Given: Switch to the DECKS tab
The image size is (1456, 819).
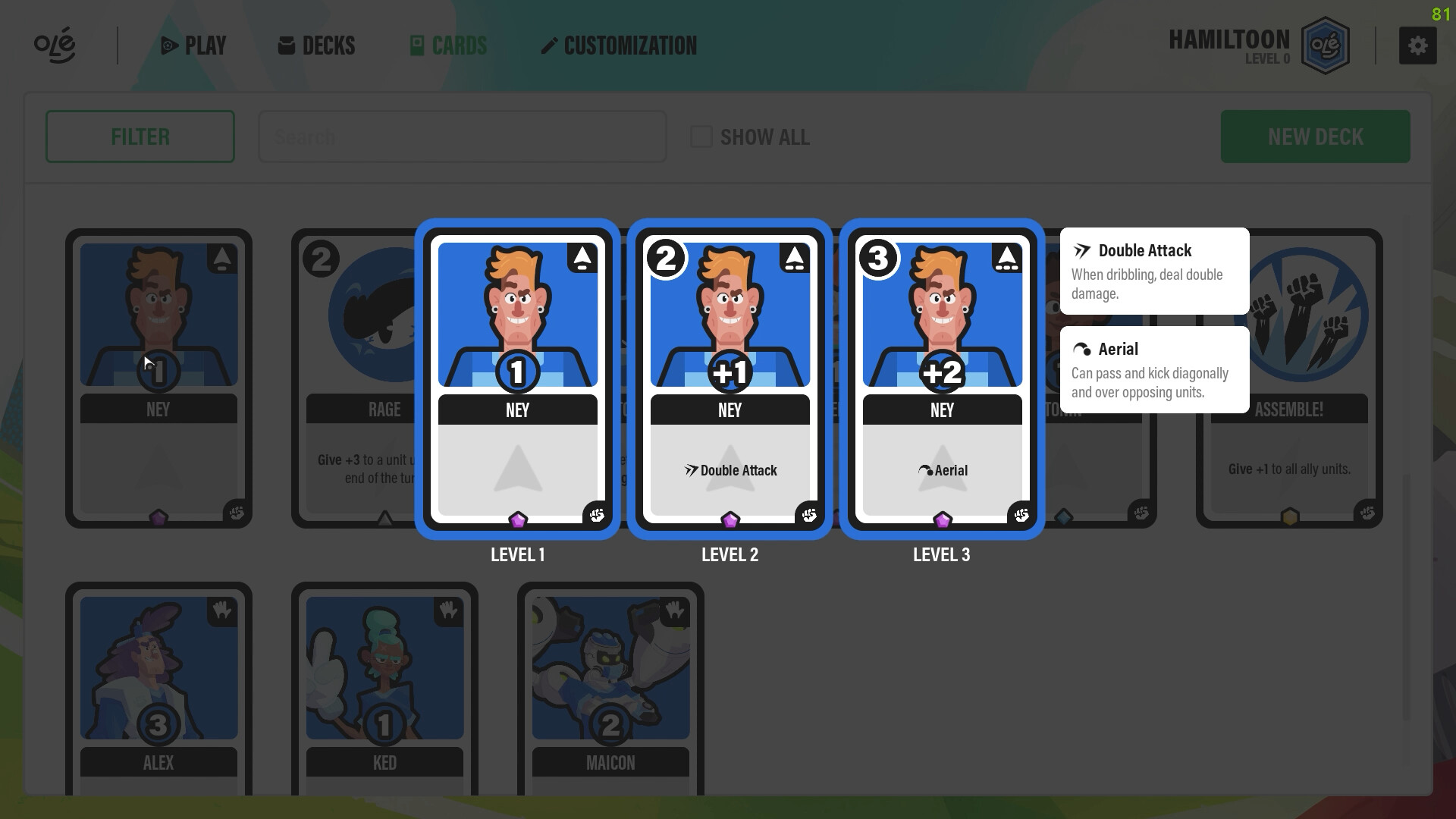Looking at the screenshot, I should tap(315, 45).
